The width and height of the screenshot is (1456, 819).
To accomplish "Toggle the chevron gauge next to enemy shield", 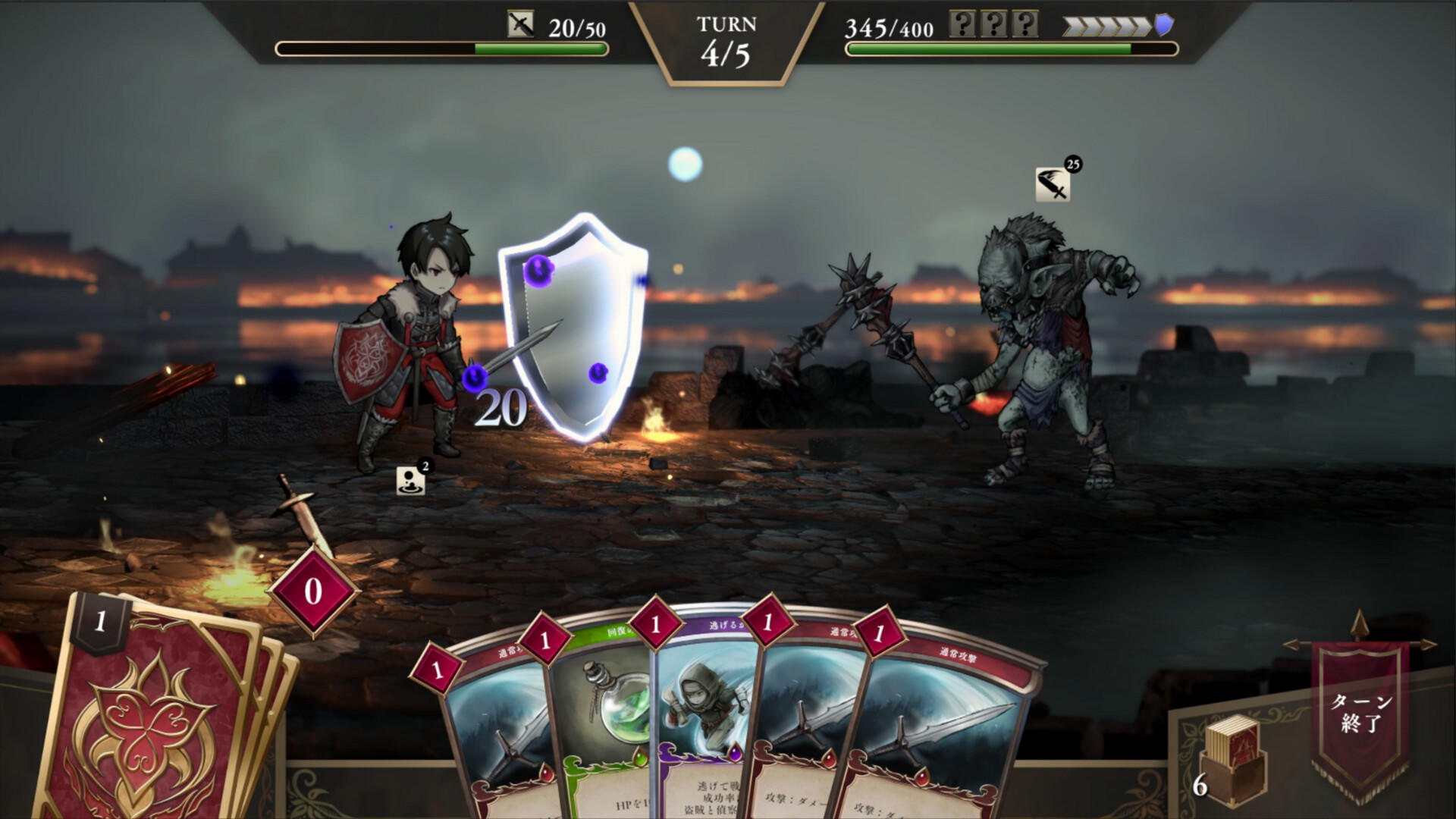I will coord(1107,24).
